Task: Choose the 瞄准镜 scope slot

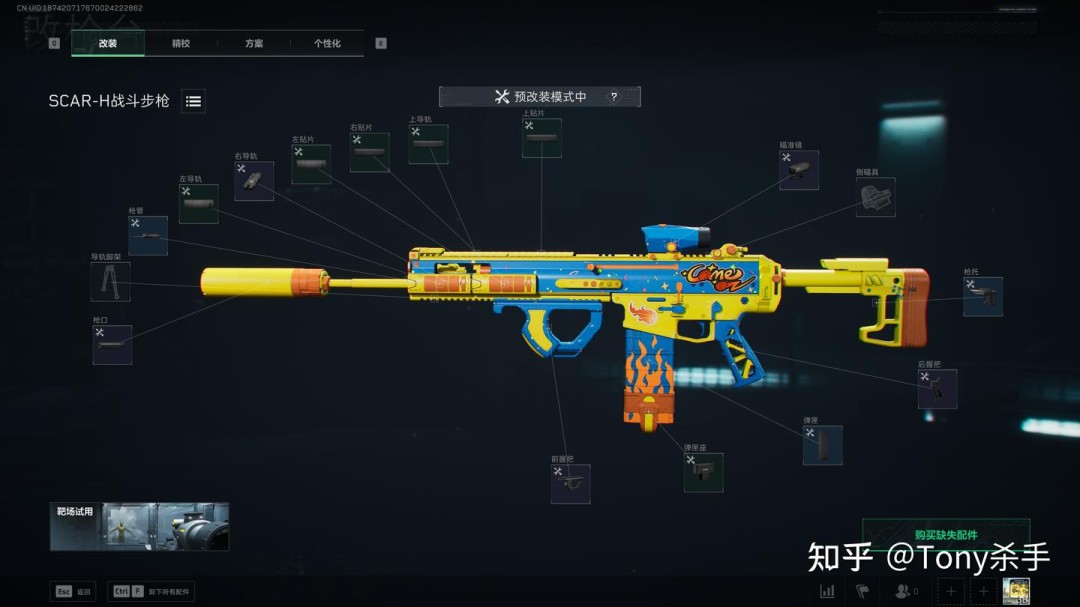Action: [x=799, y=170]
